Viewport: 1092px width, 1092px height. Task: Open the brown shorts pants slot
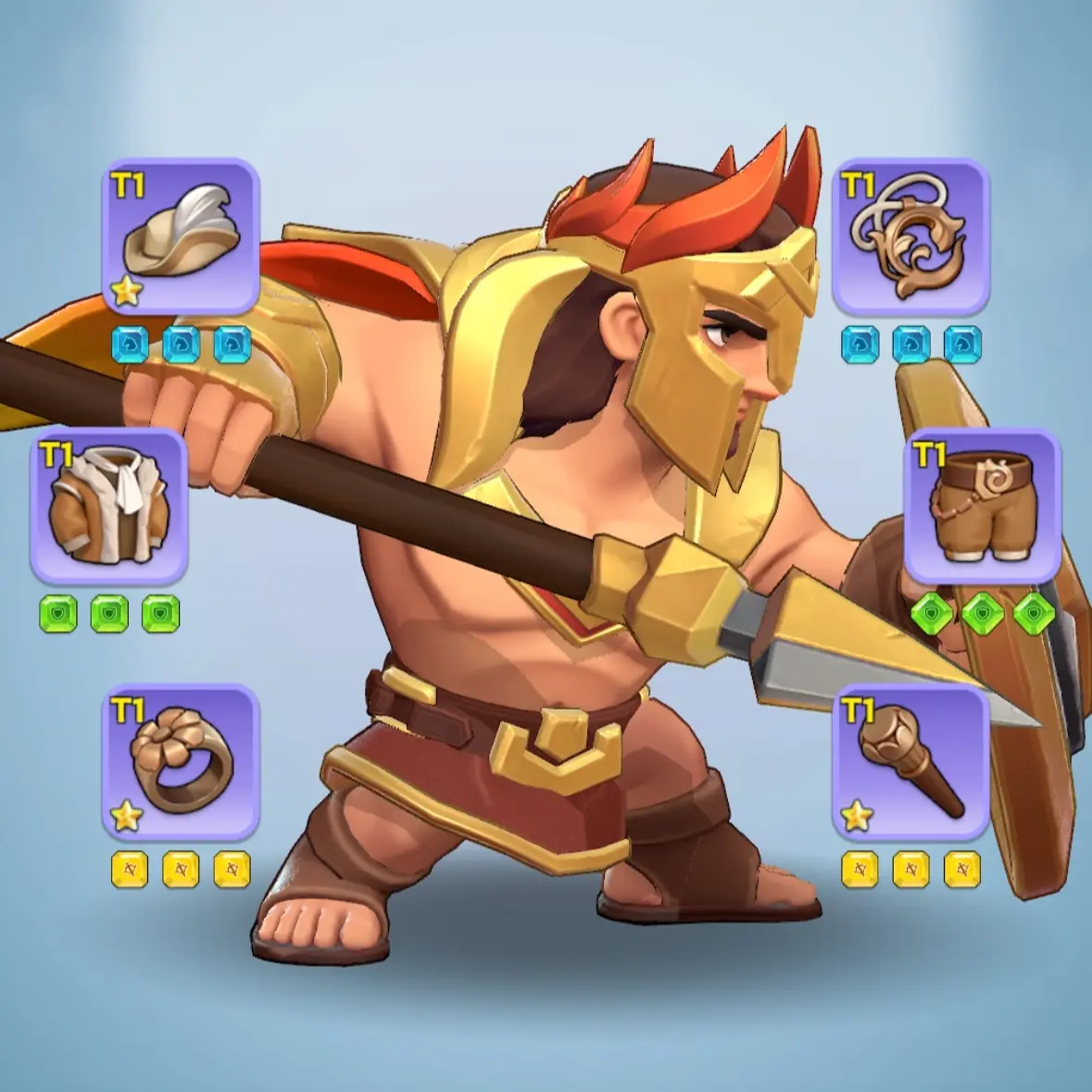pos(982,506)
